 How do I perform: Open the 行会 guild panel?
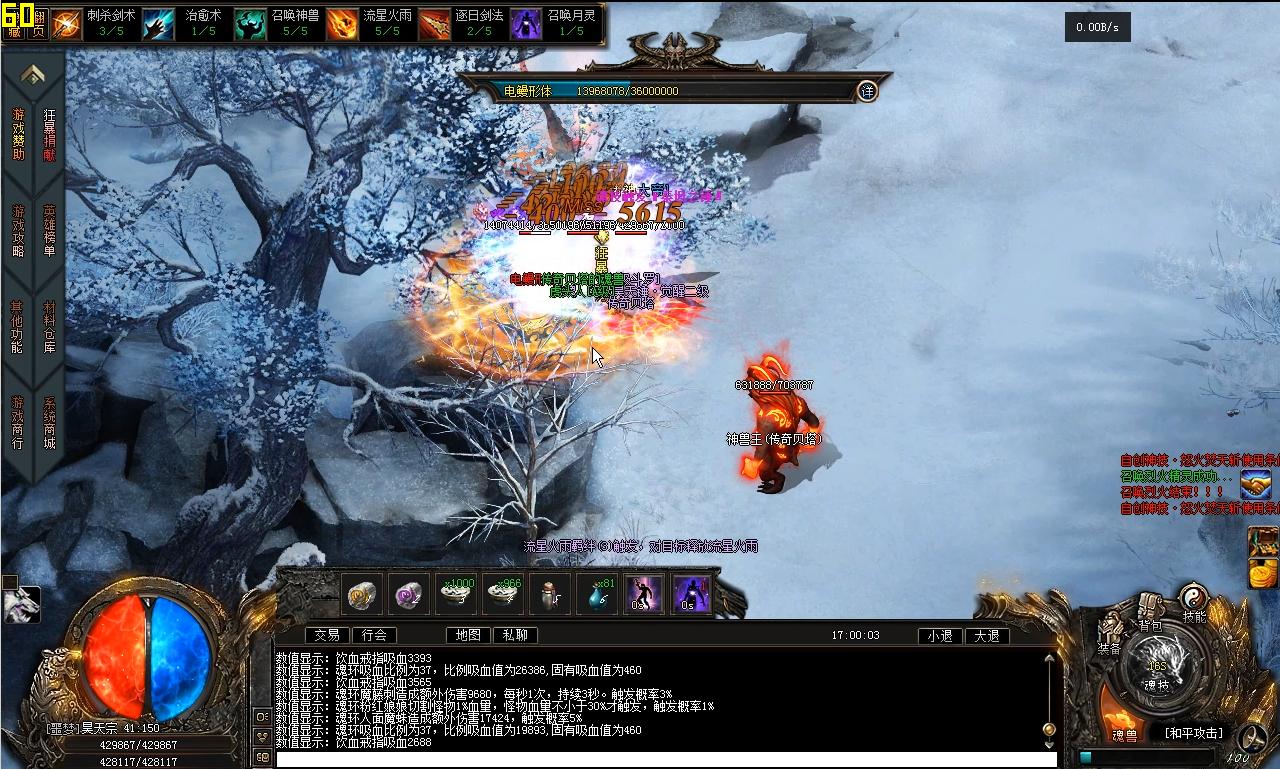point(375,635)
